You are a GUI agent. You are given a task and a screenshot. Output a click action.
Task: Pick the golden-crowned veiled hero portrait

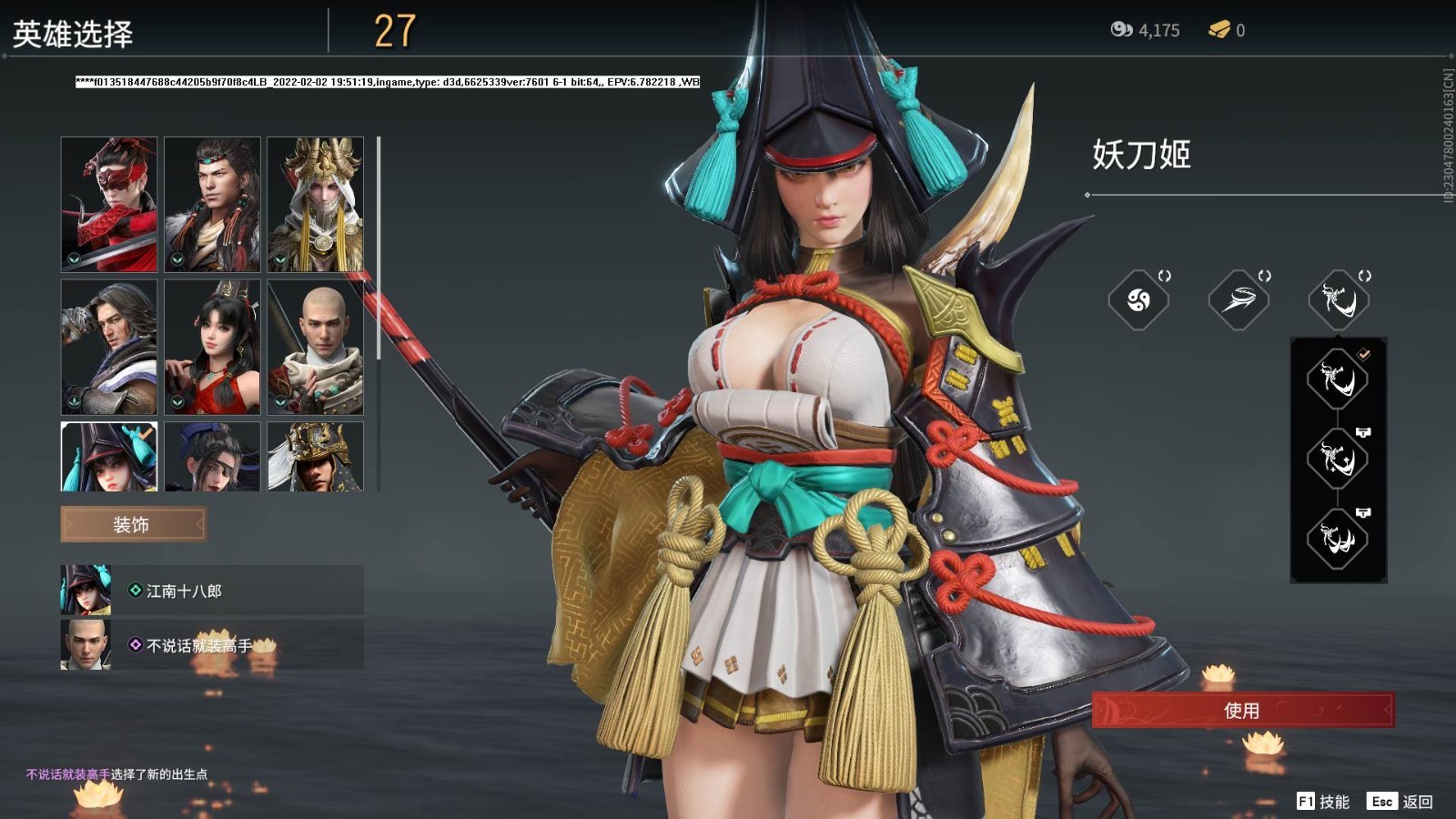click(315, 204)
